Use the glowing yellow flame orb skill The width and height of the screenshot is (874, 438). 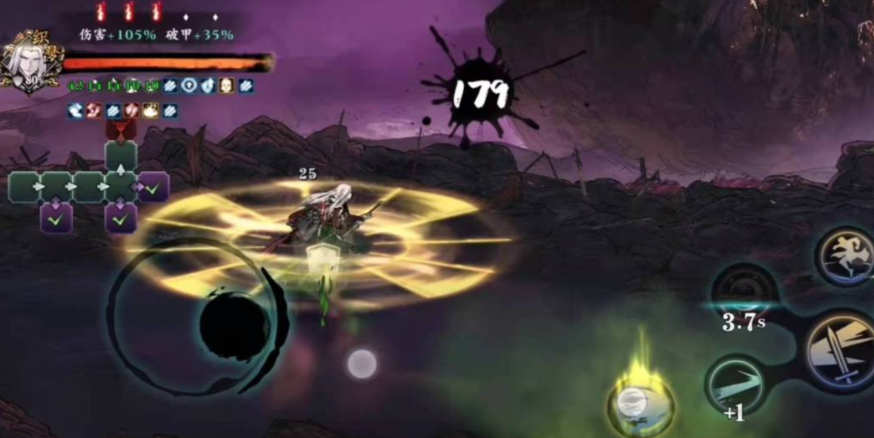639,402
